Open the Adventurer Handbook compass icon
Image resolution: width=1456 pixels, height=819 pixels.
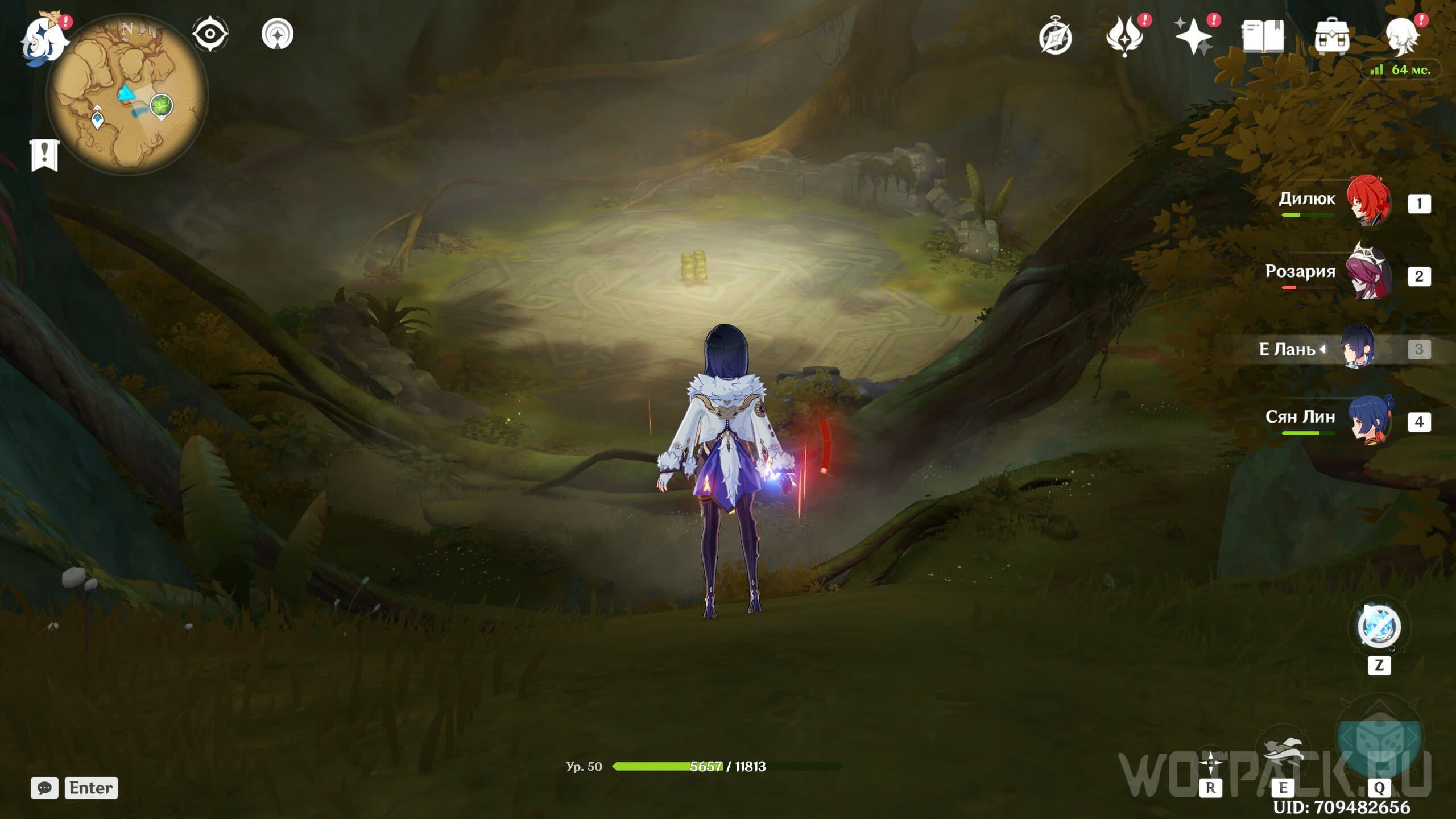point(1055,37)
